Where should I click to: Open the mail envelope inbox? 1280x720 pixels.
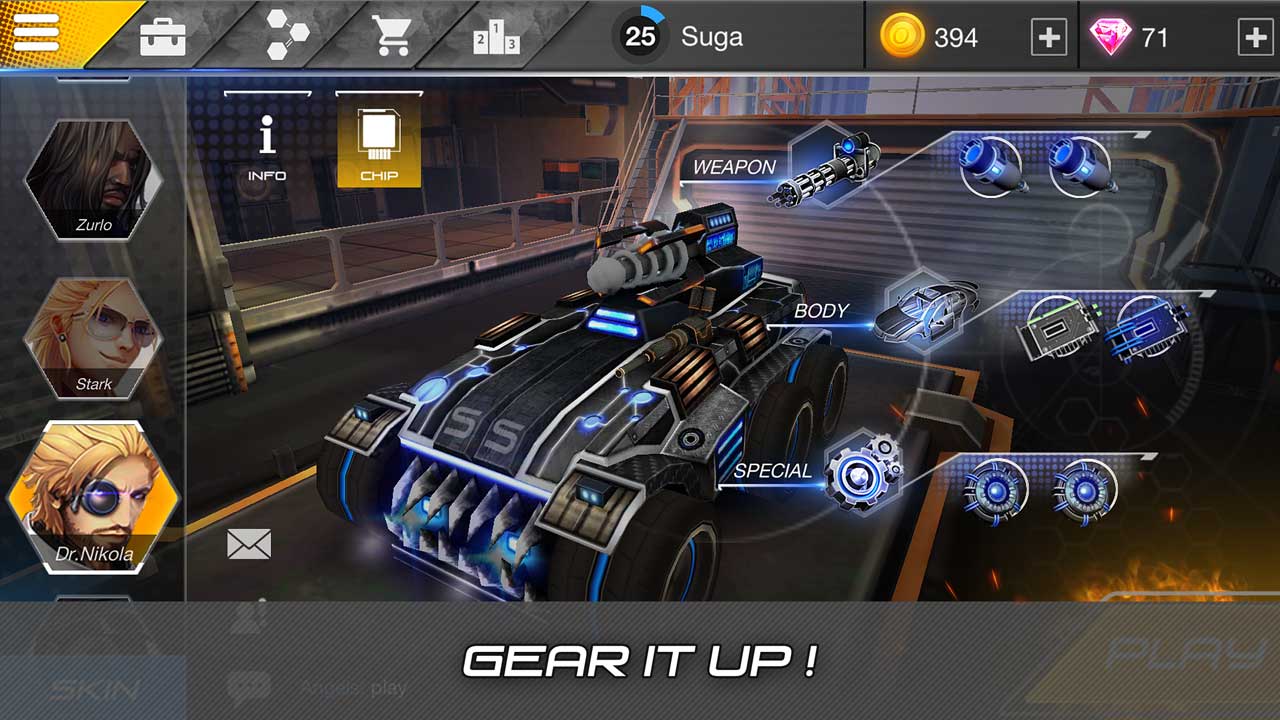click(x=247, y=545)
